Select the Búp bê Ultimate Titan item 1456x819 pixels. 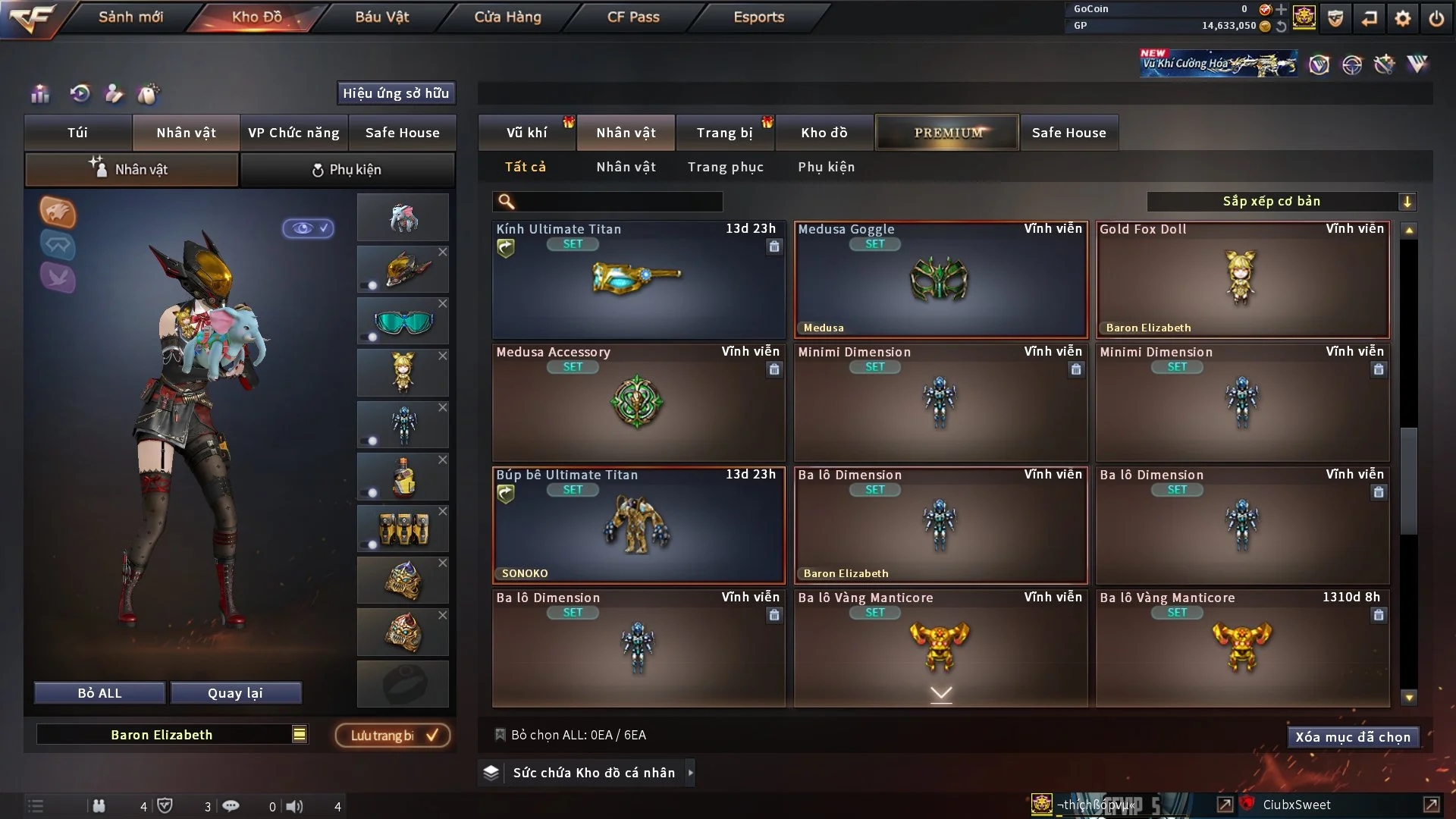(639, 526)
